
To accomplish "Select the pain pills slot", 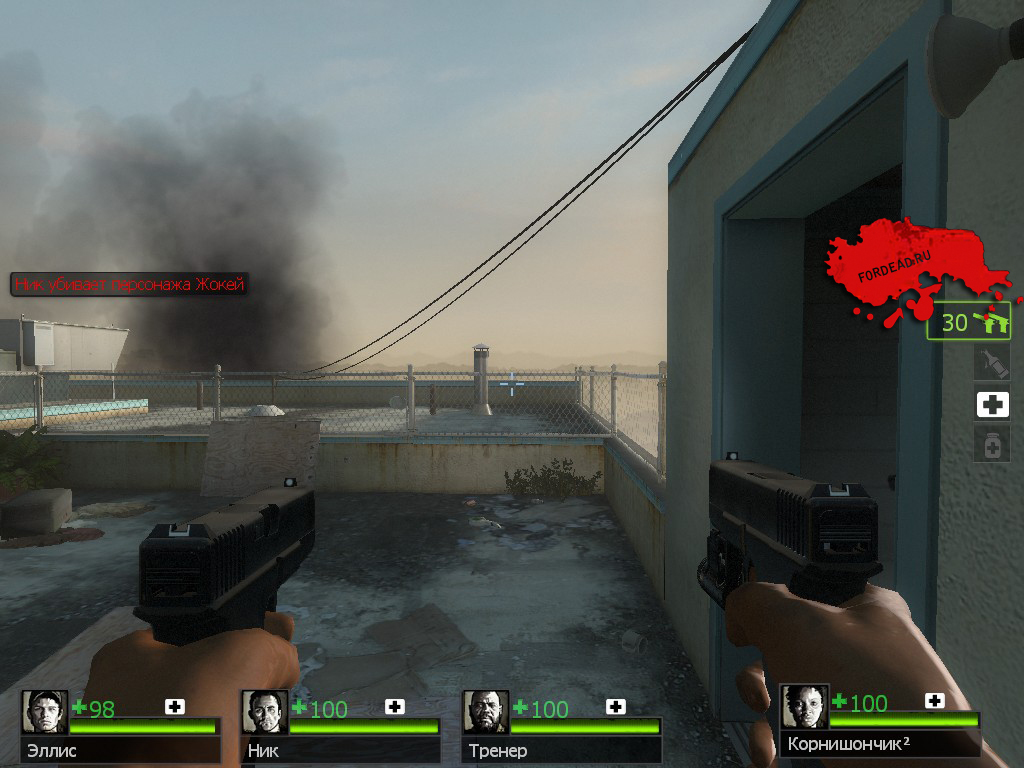I will (992, 445).
